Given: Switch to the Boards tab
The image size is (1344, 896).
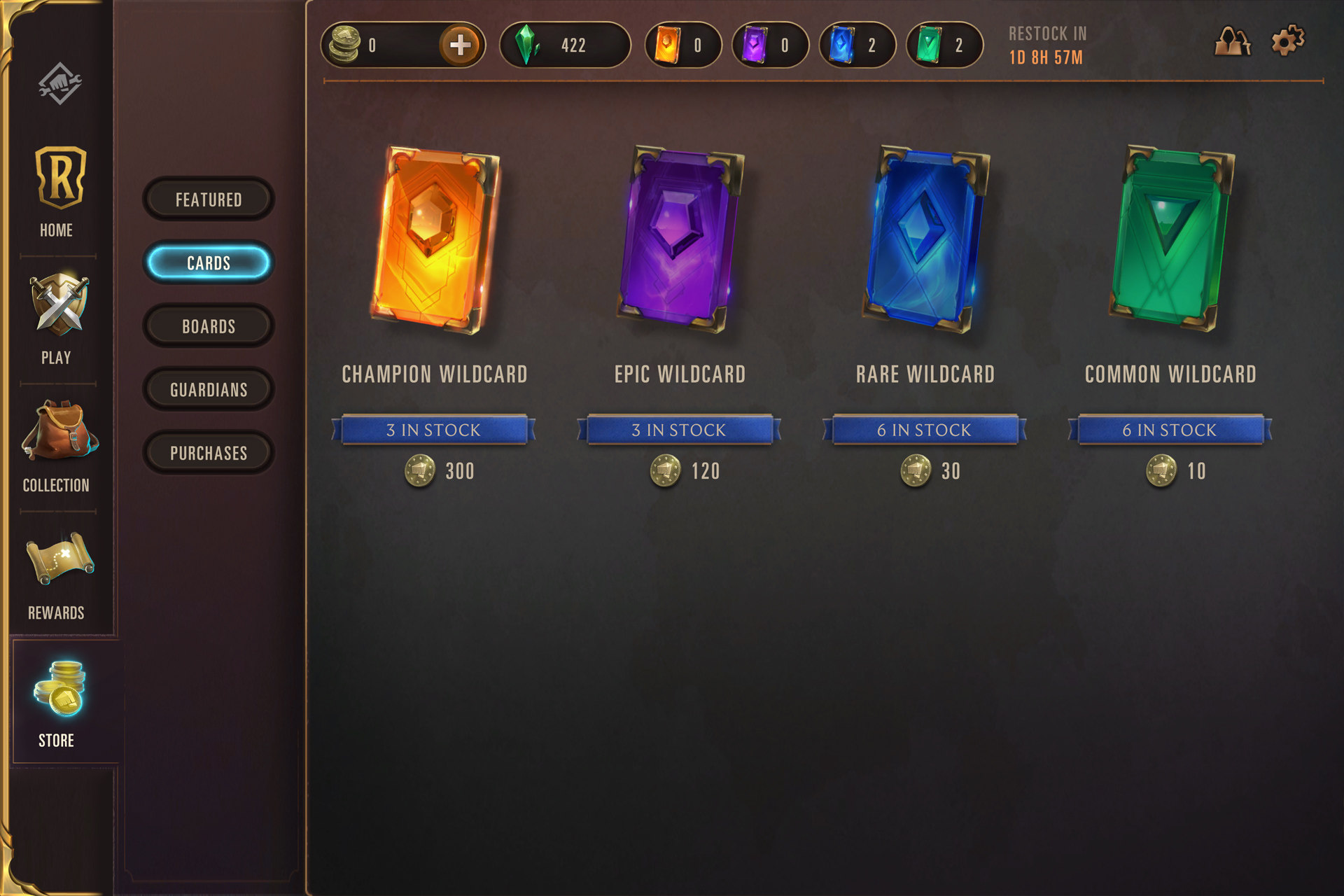Looking at the screenshot, I should pyautogui.click(x=209, y=326).
